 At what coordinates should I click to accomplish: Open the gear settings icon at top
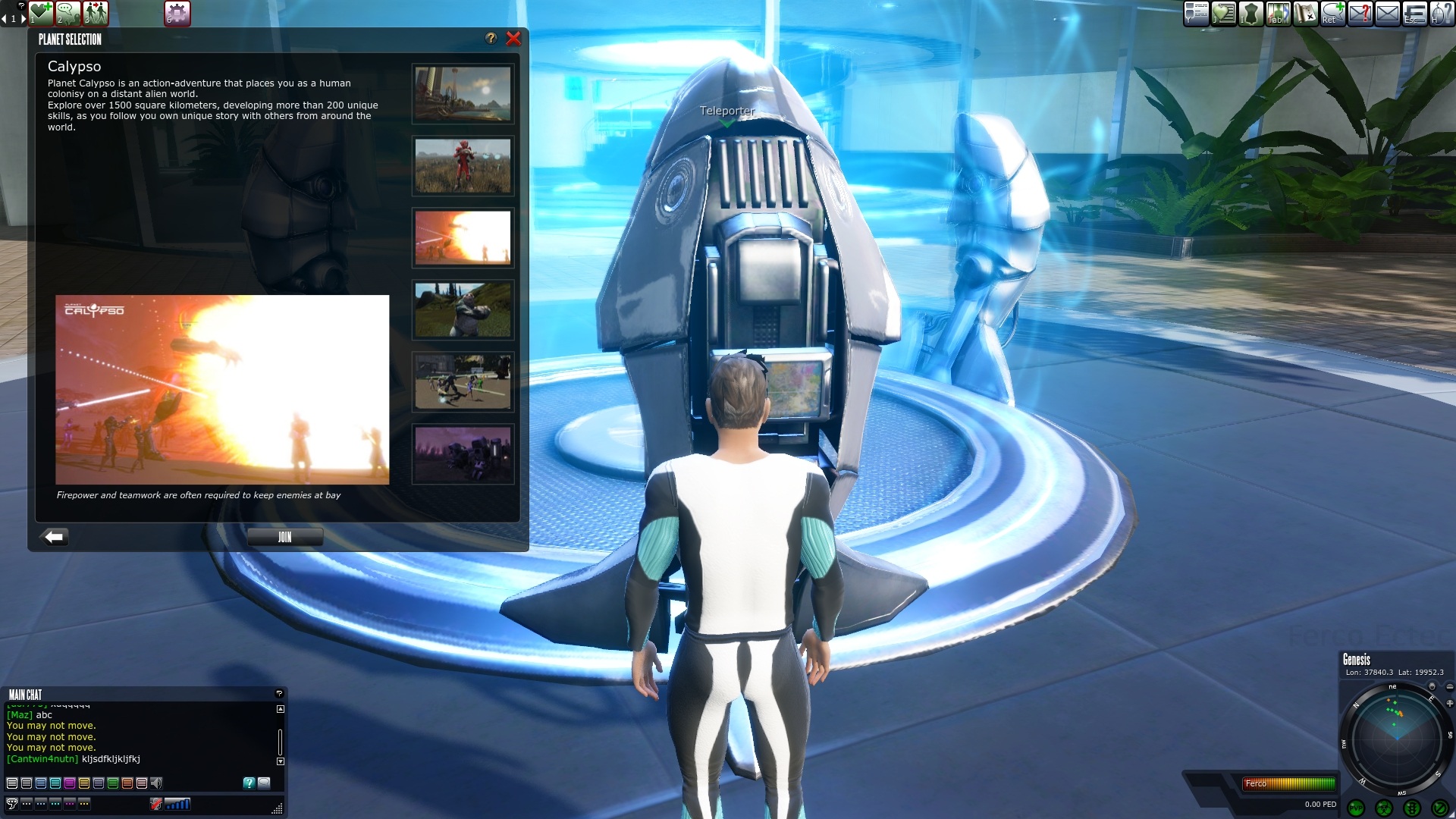click(x=177, y=13)
